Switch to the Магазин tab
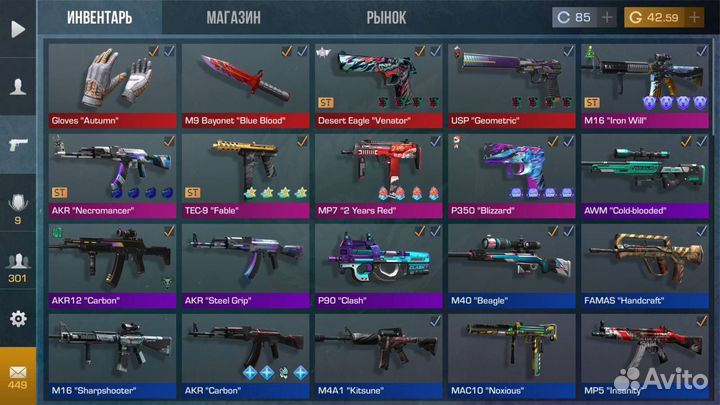The image size is (720, 405). pos(233,17)
